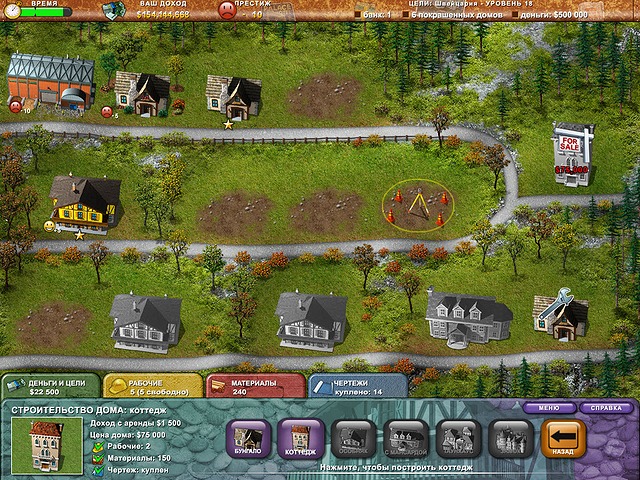The width and height of the screenshot is (640, 480).
Task: Go back with the Назад arrow button
Action: click(562, 439)
